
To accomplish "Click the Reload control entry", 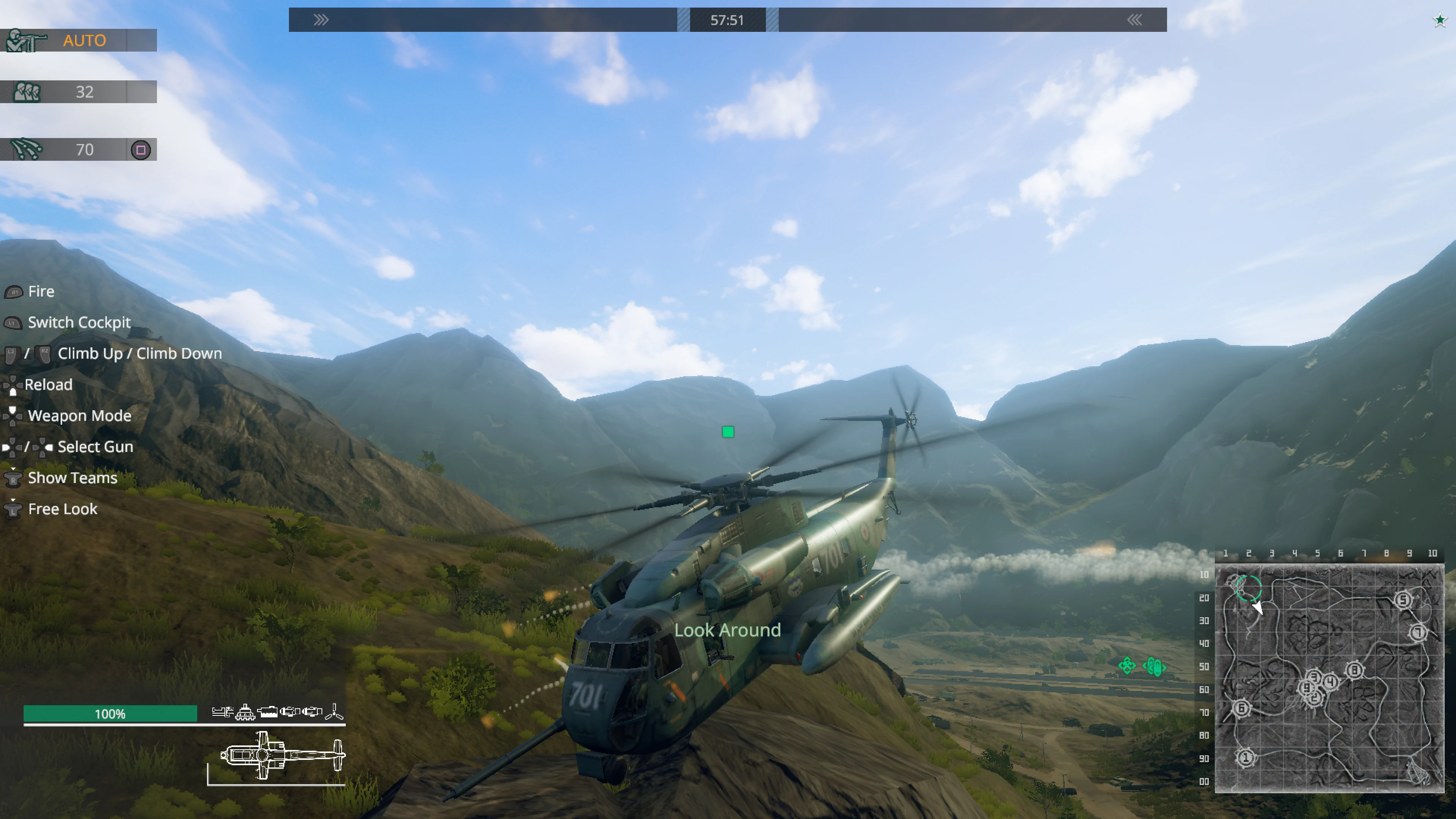I will coord(48,384).
